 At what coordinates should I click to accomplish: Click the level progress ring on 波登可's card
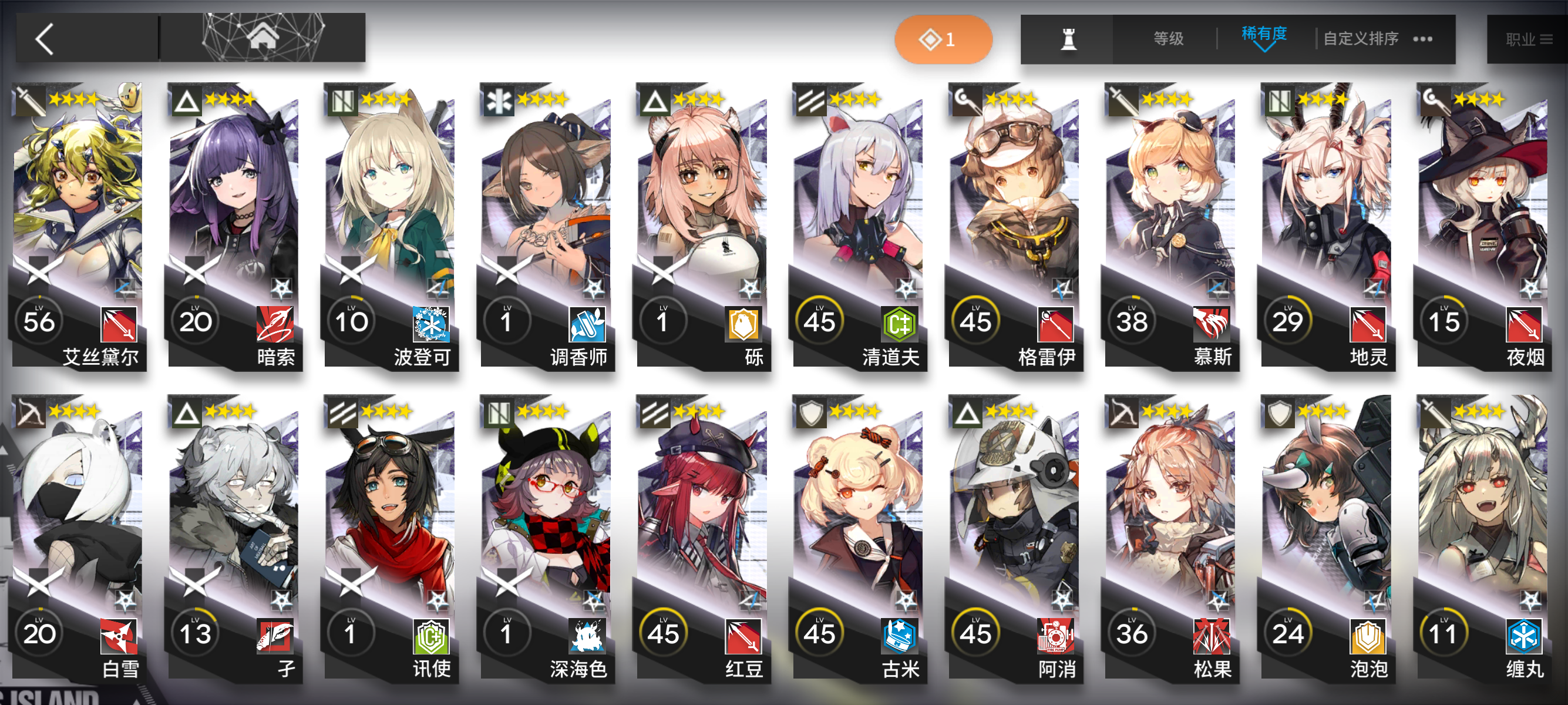coord(351,321)
